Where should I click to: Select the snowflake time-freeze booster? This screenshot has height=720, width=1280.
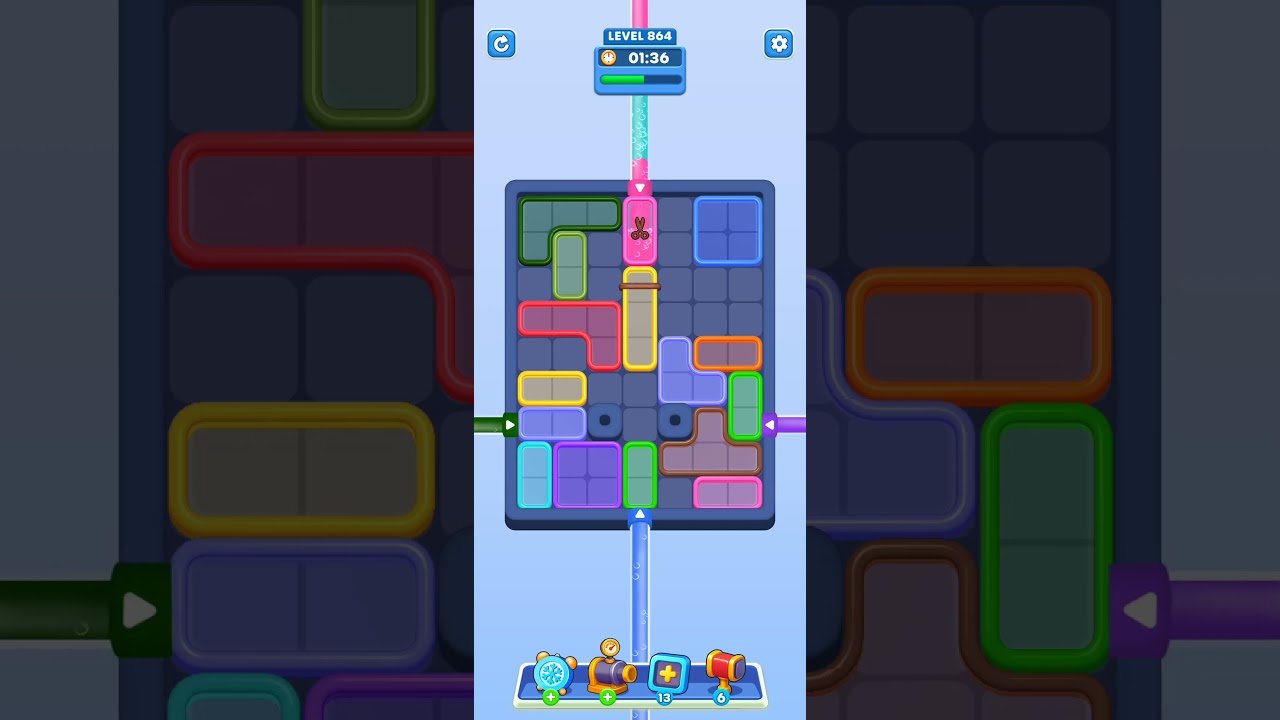pyautogui.click(x=554, y=673)
